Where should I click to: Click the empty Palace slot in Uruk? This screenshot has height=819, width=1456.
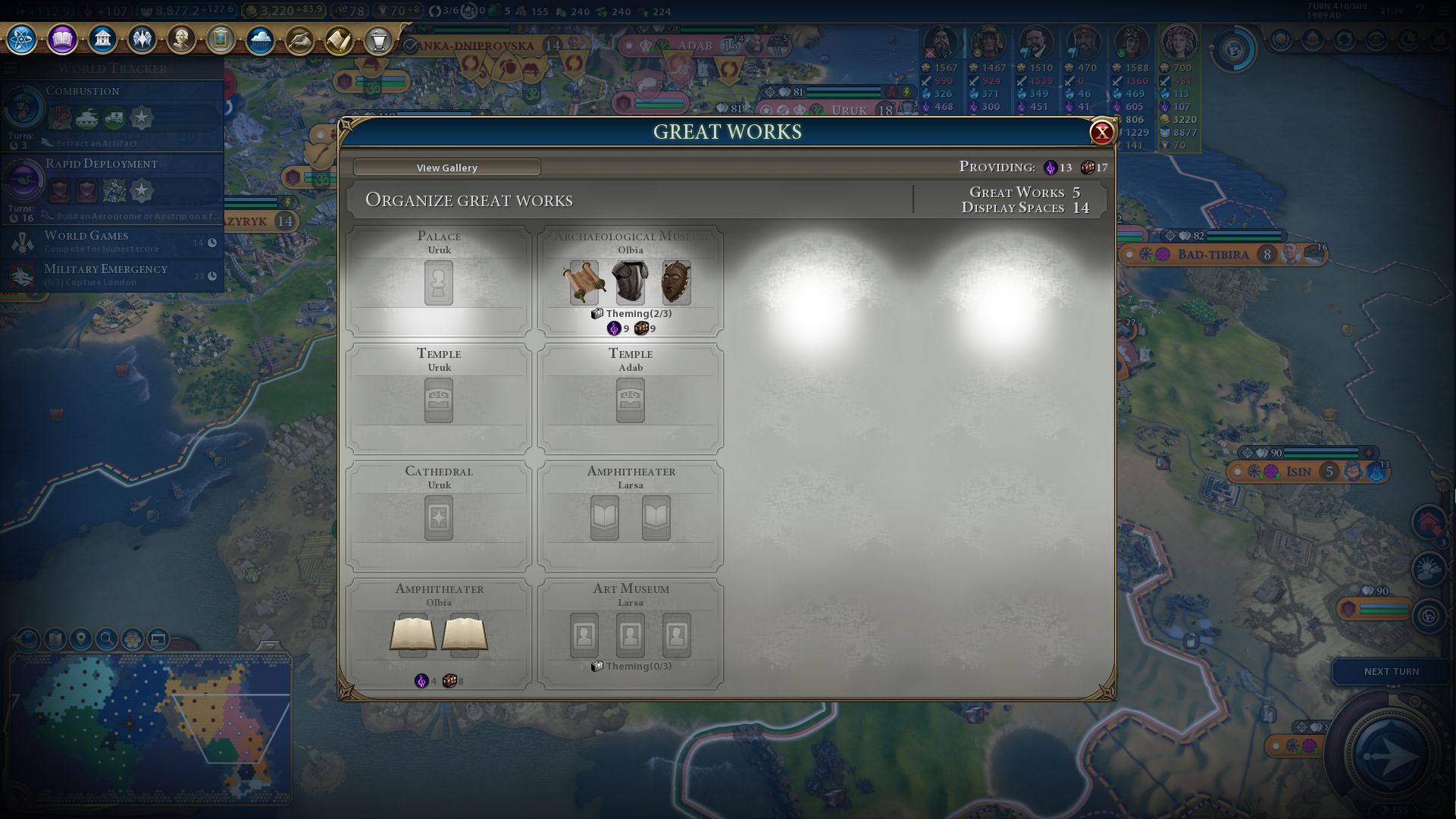tap(439, 283)
